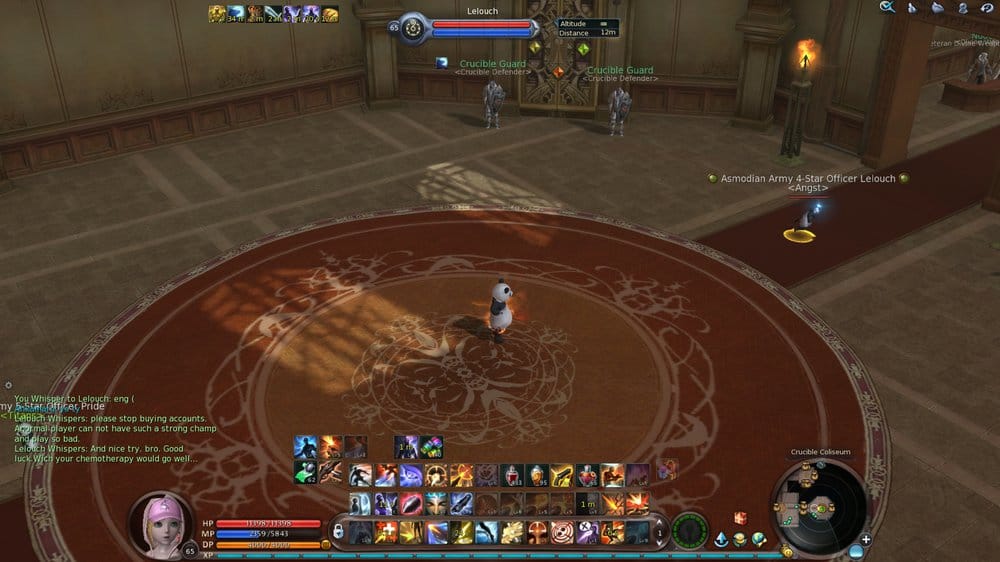Select the red potion hotbar slot
The height and width of the screenshot is (562, 1000).
point(511,475)
